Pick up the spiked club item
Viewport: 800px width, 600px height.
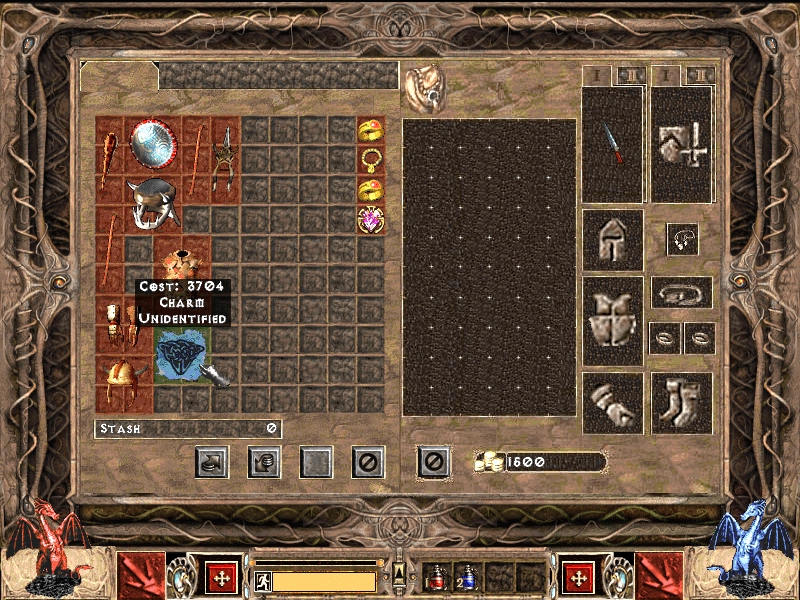(111, 160)
